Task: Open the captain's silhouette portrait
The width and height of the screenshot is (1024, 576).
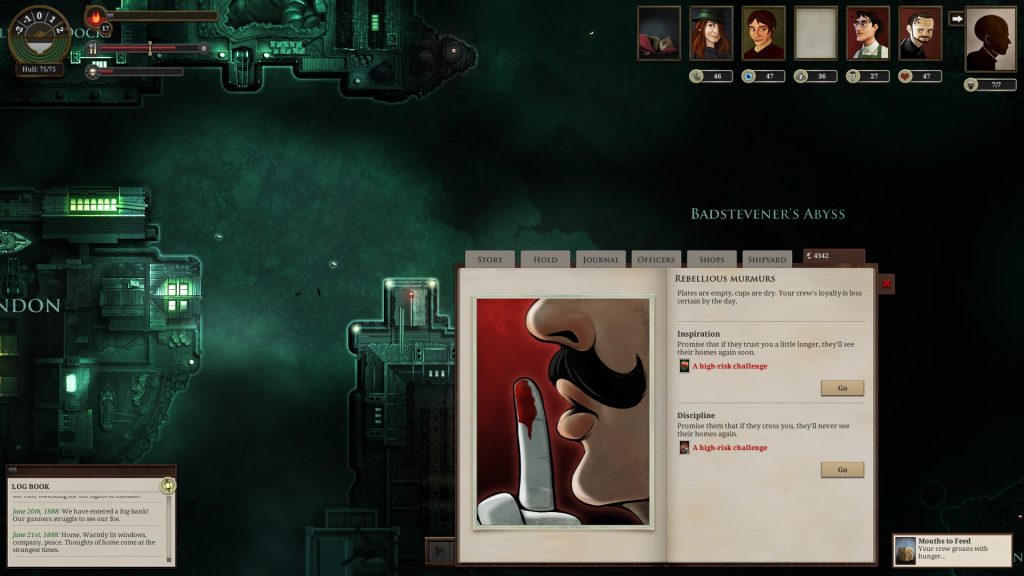Action: pyautogui.click(x=990, y=39)
